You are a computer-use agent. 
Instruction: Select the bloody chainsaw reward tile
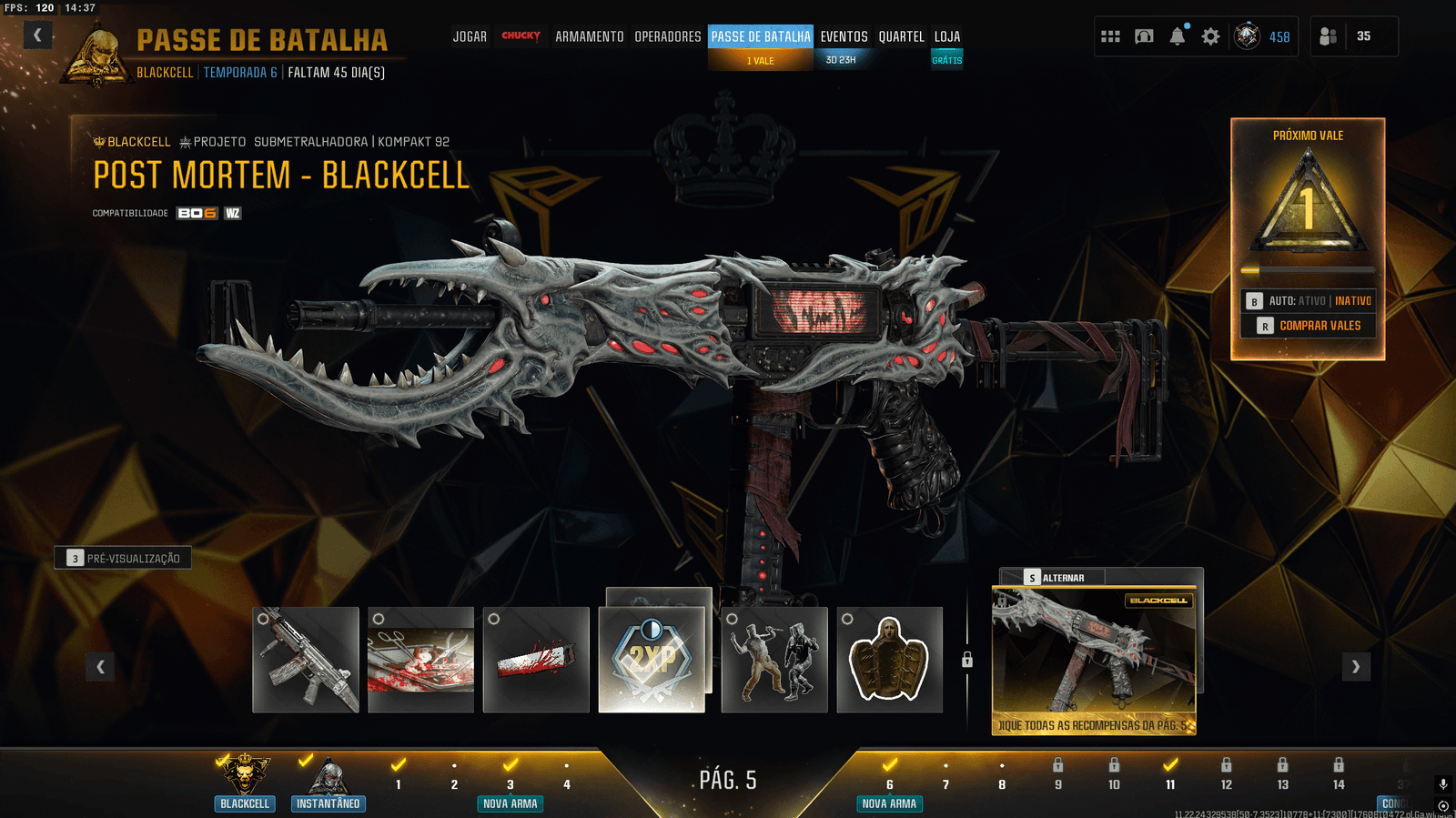(x=536, y=660)
